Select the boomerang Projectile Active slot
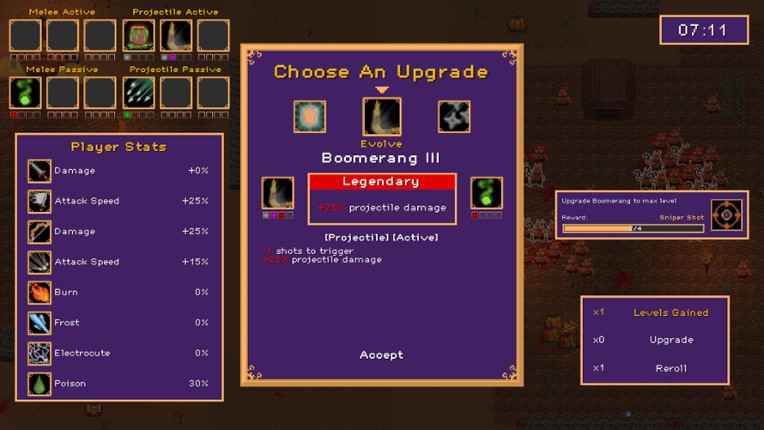This screenshot has height=430, width=764. 176,36
